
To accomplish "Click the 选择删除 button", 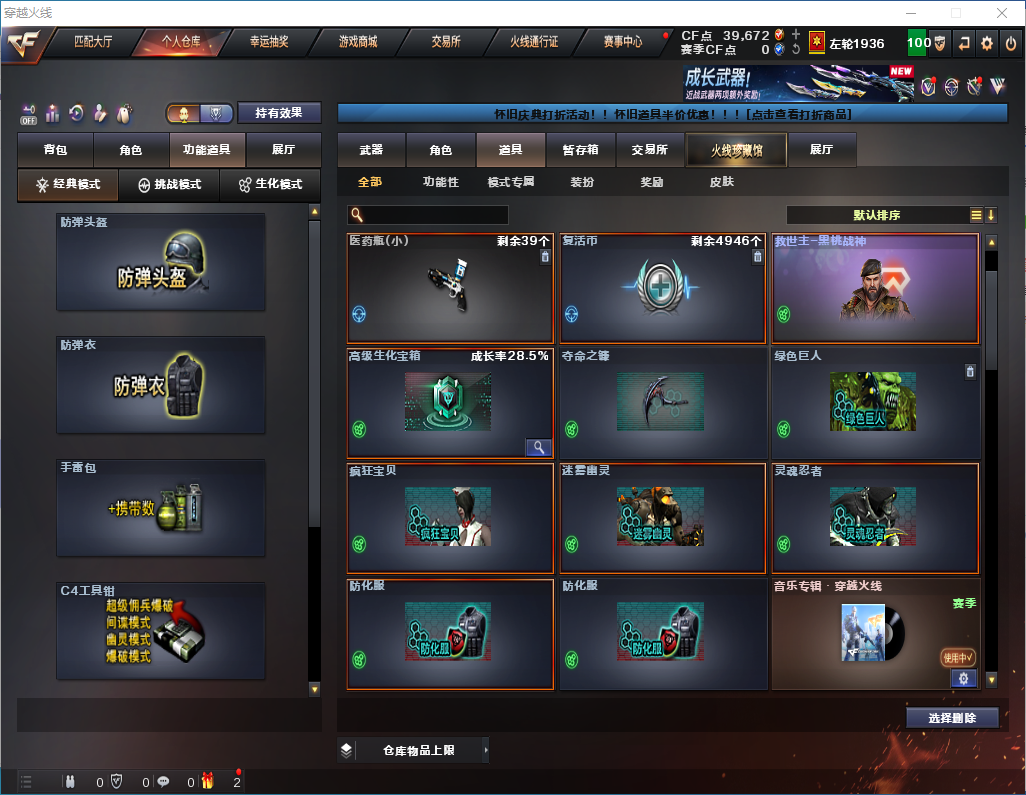I will (x=952, y=718).
